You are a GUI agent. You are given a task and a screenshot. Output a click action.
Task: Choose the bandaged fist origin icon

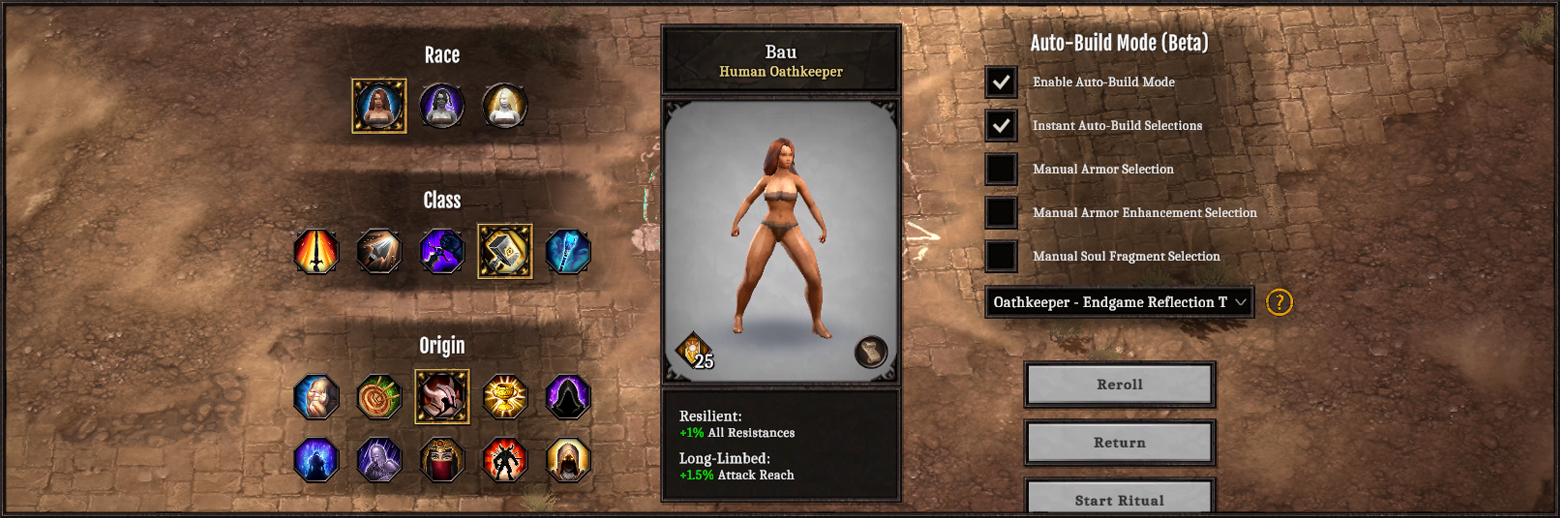point(316,397)
